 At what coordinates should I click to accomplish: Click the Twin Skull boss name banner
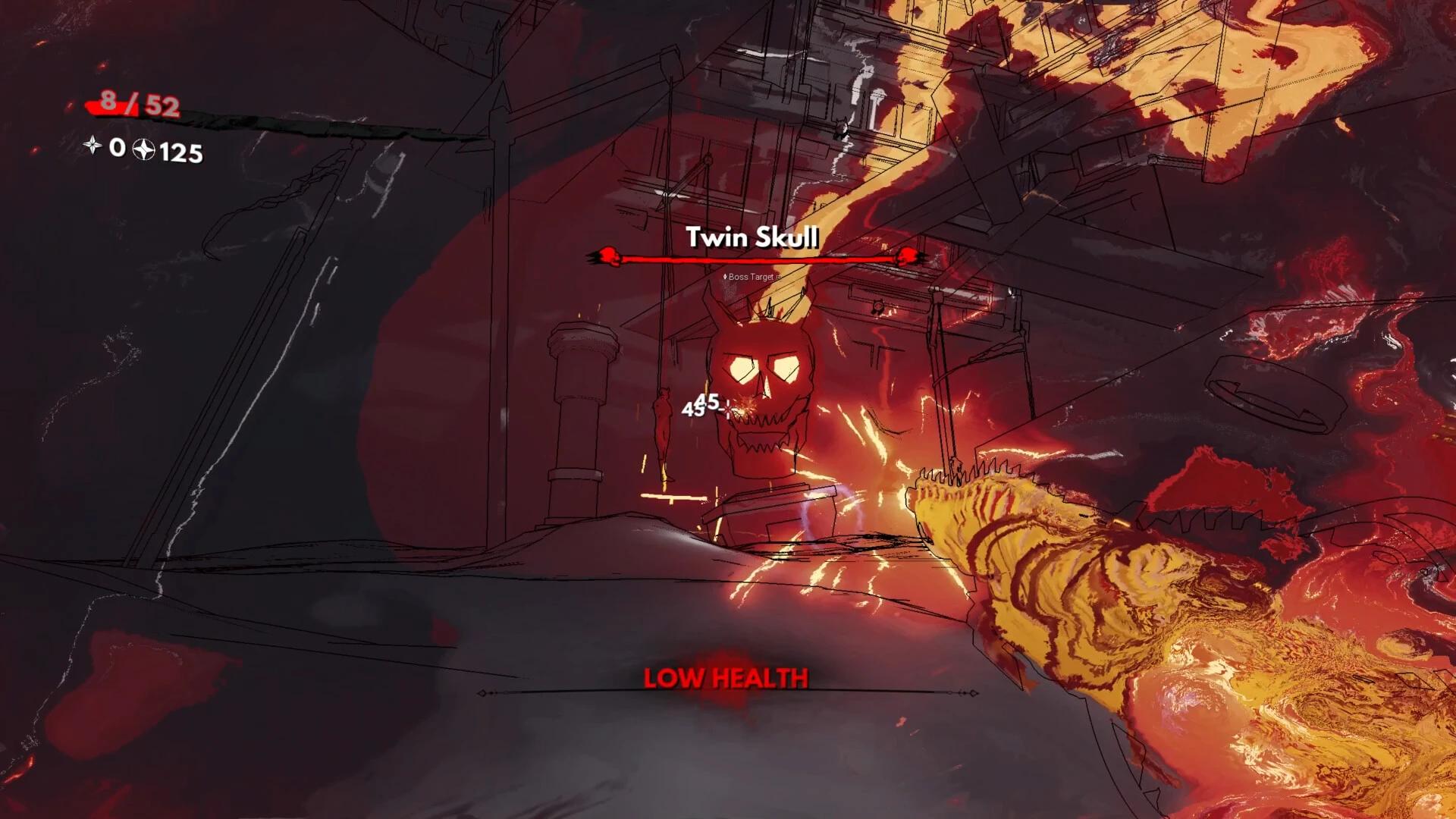click(753, 237)
